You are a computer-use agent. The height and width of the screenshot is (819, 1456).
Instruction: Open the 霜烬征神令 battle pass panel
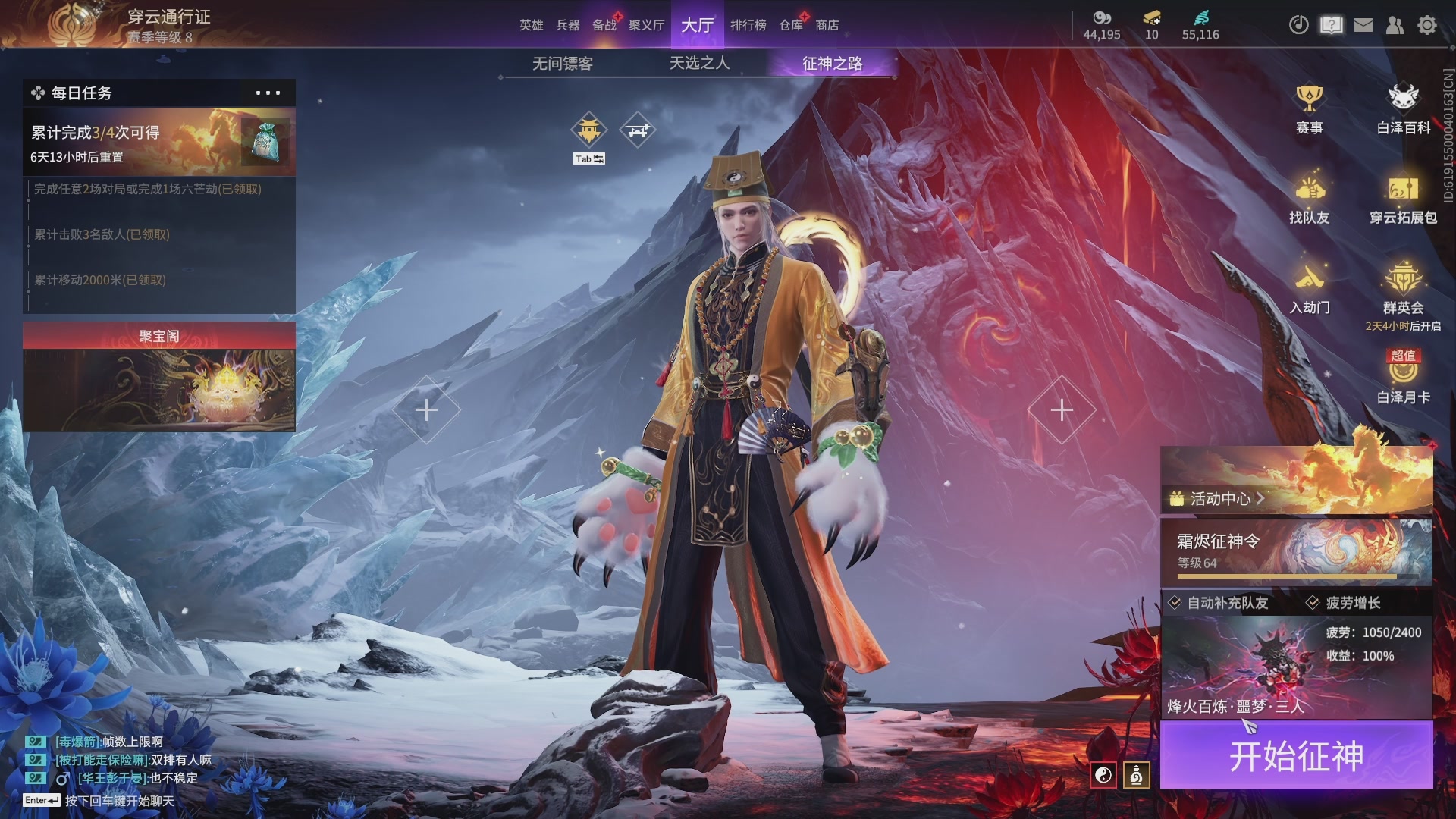pyautogui.click(x=1296, y=552)
